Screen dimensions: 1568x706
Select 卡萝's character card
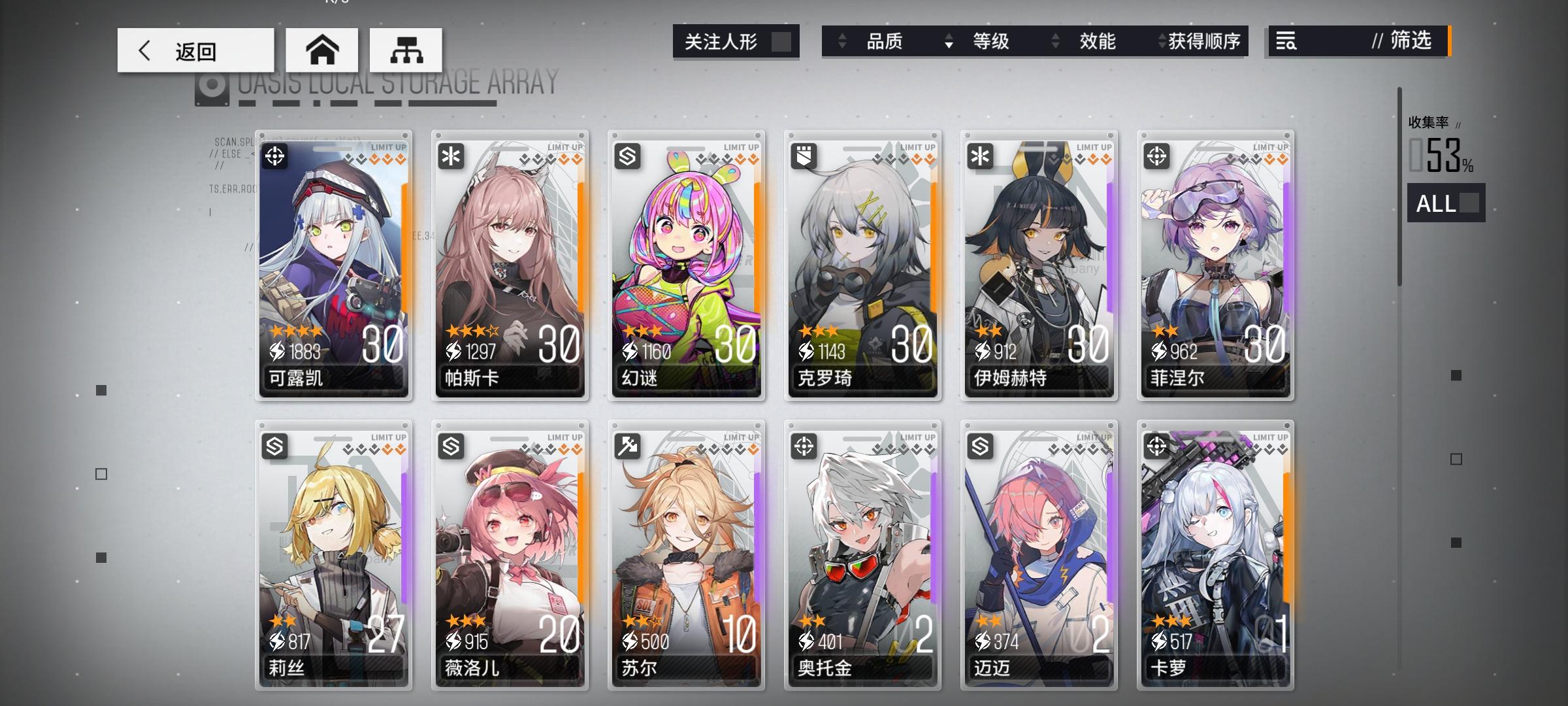click(1215, 556)
